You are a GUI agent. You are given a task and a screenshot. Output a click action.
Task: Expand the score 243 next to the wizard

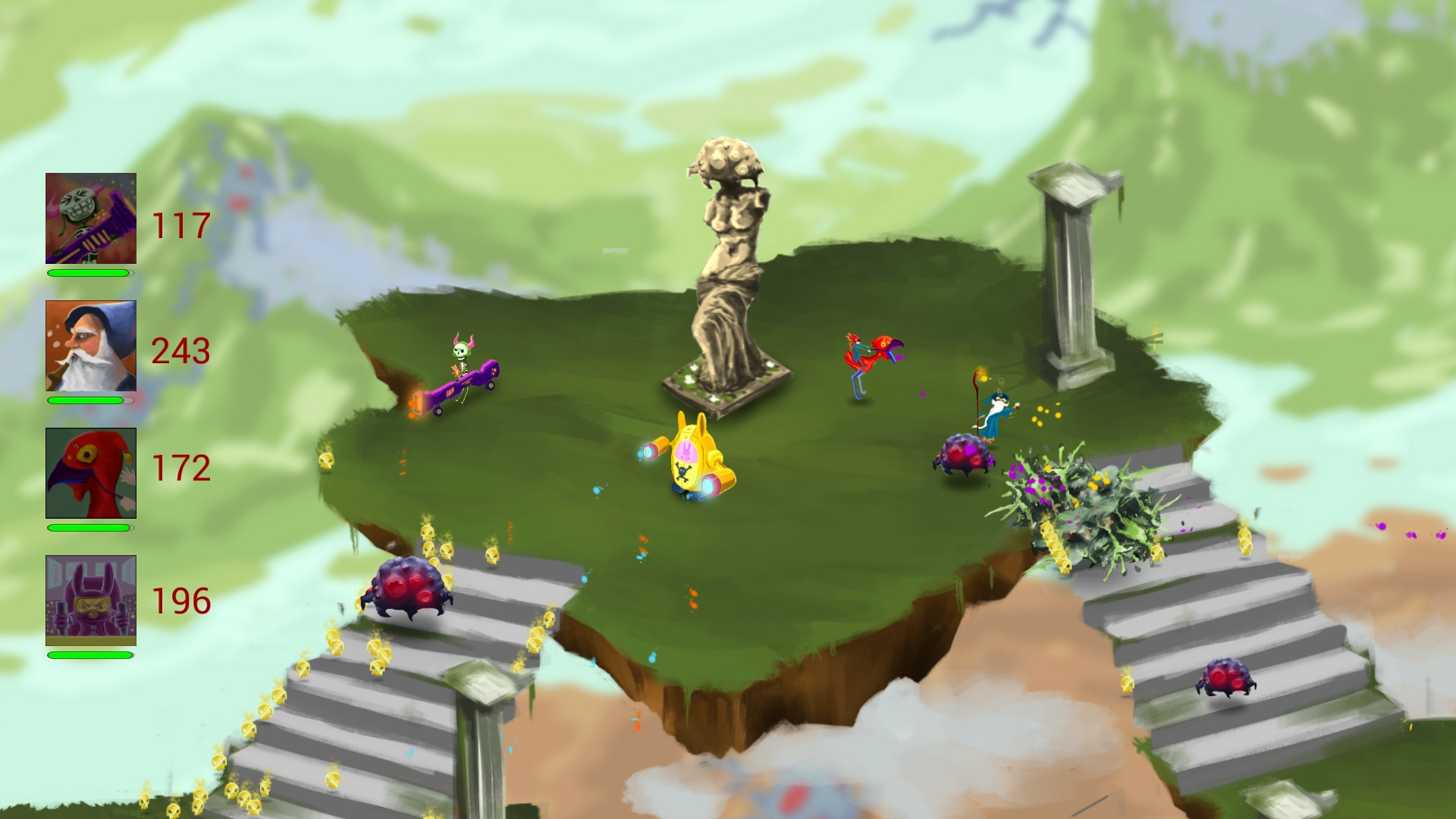coord(180,350)
